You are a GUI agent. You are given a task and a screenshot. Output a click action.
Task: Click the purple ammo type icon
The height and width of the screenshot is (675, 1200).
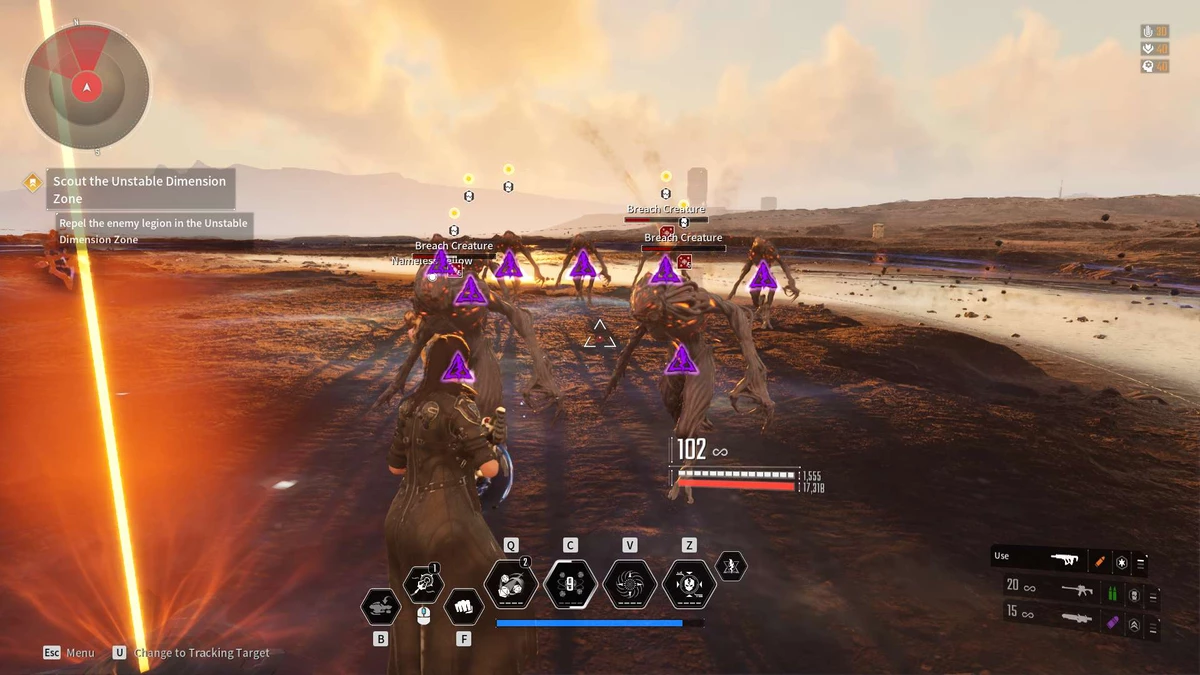click(1111, 621)
